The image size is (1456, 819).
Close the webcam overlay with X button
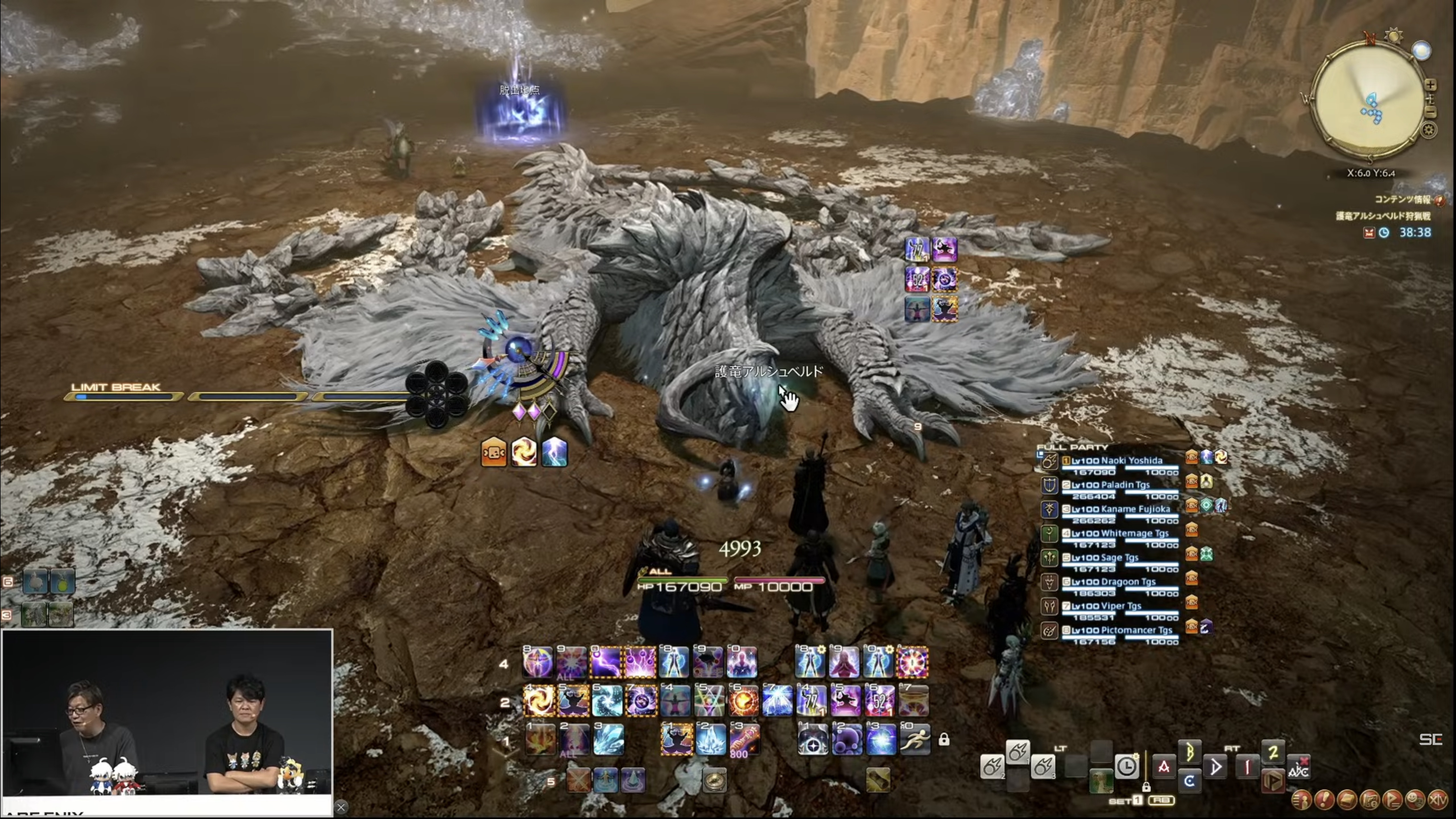[341, 808]
